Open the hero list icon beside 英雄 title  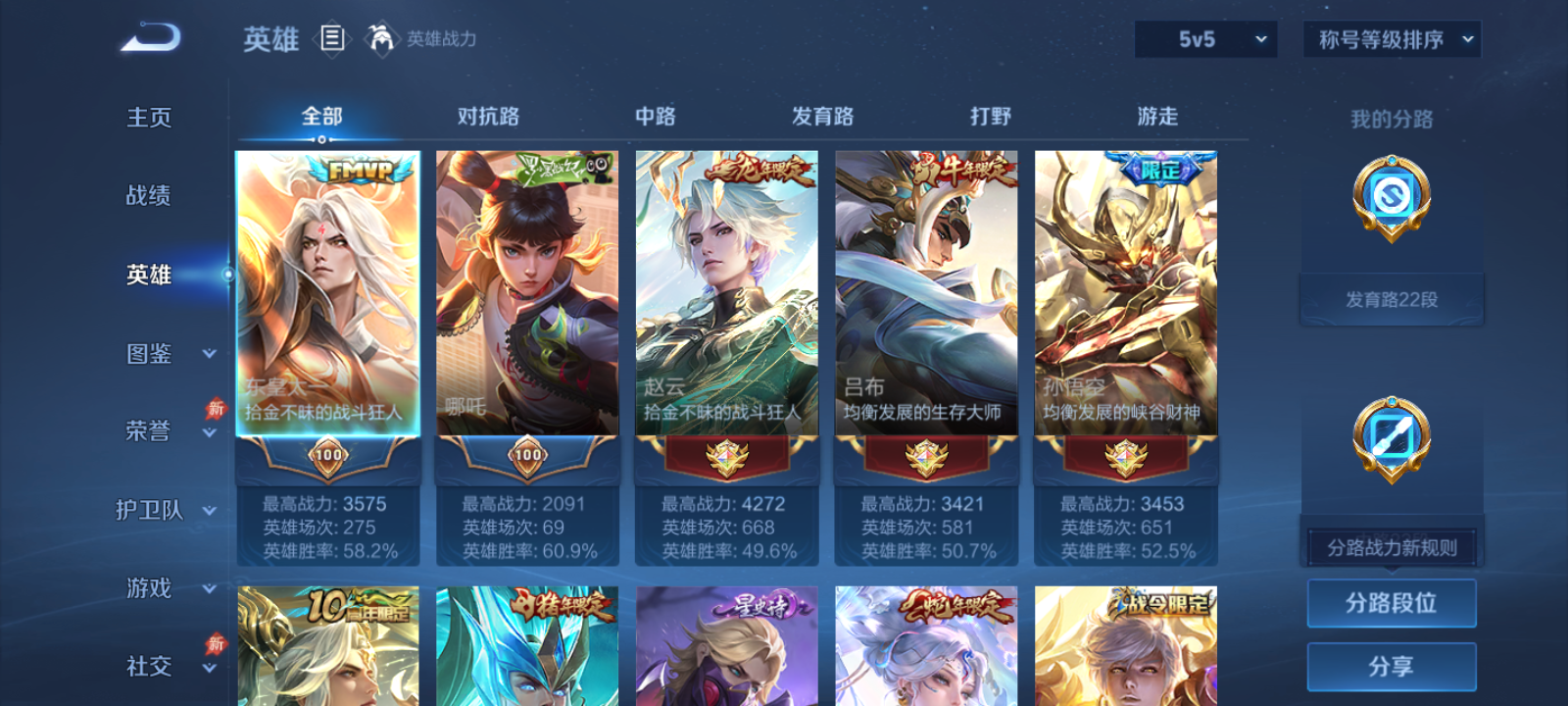click(x=330, y=37)
